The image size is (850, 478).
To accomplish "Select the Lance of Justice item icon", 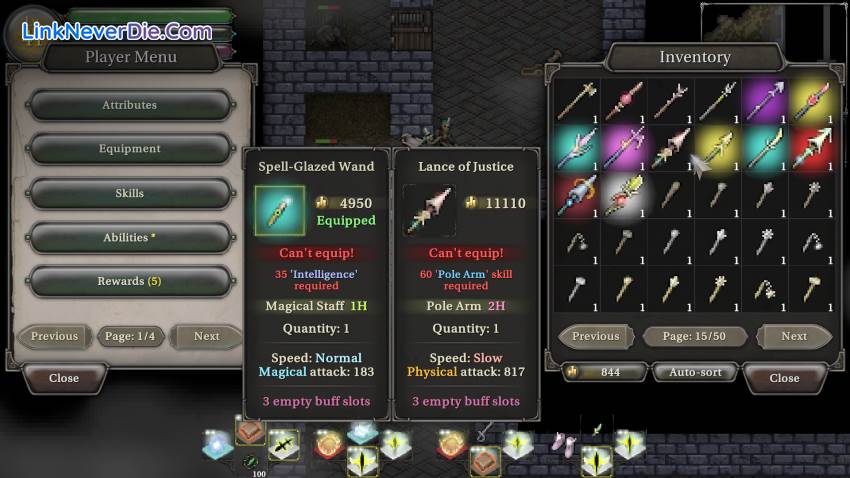I will (x=427, y=210).
